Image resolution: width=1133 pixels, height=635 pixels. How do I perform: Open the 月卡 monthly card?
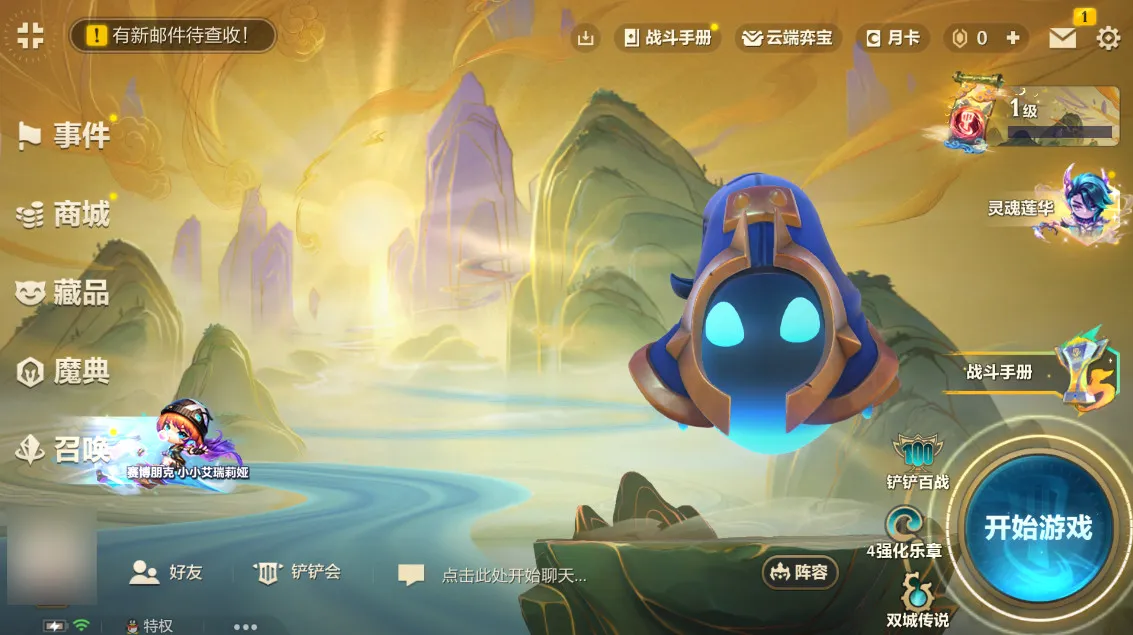(892, 38)
